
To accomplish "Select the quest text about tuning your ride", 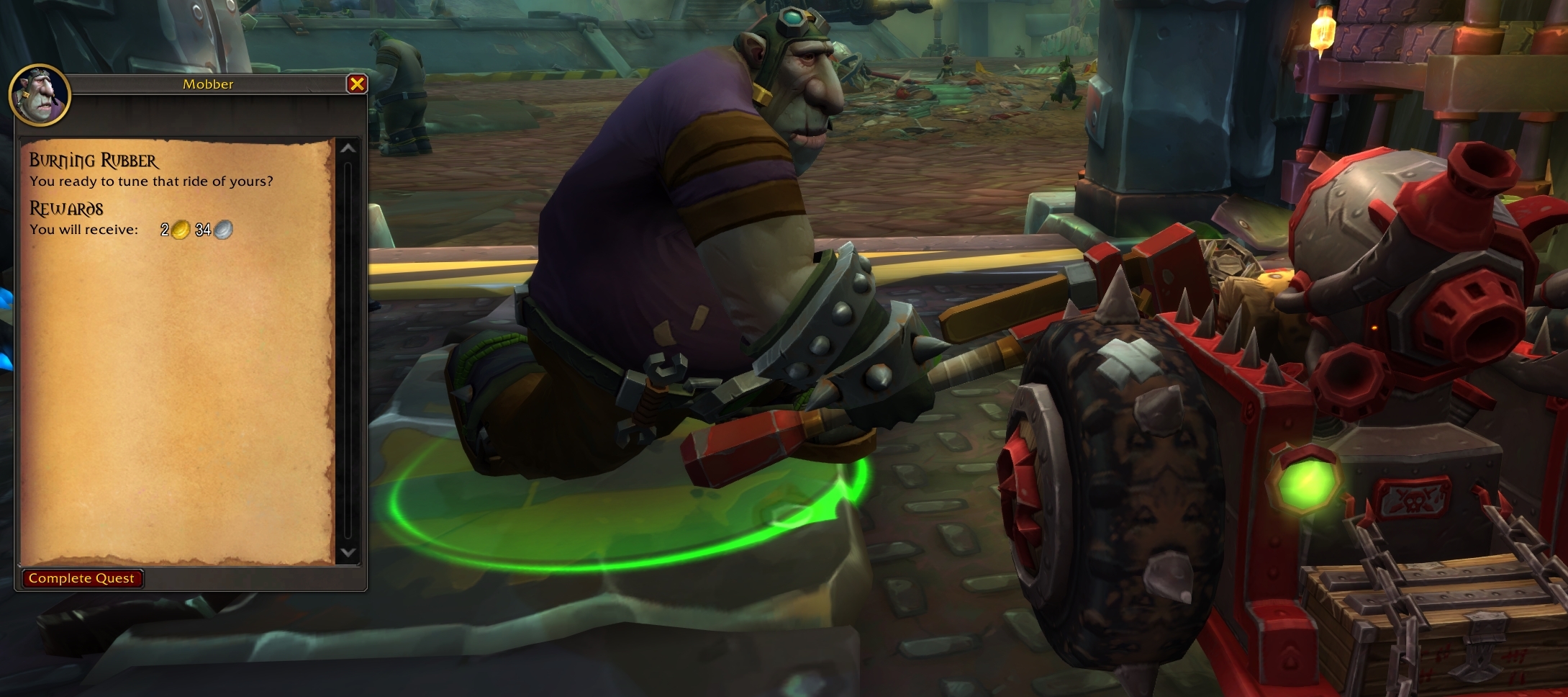I will coord(151,182).
